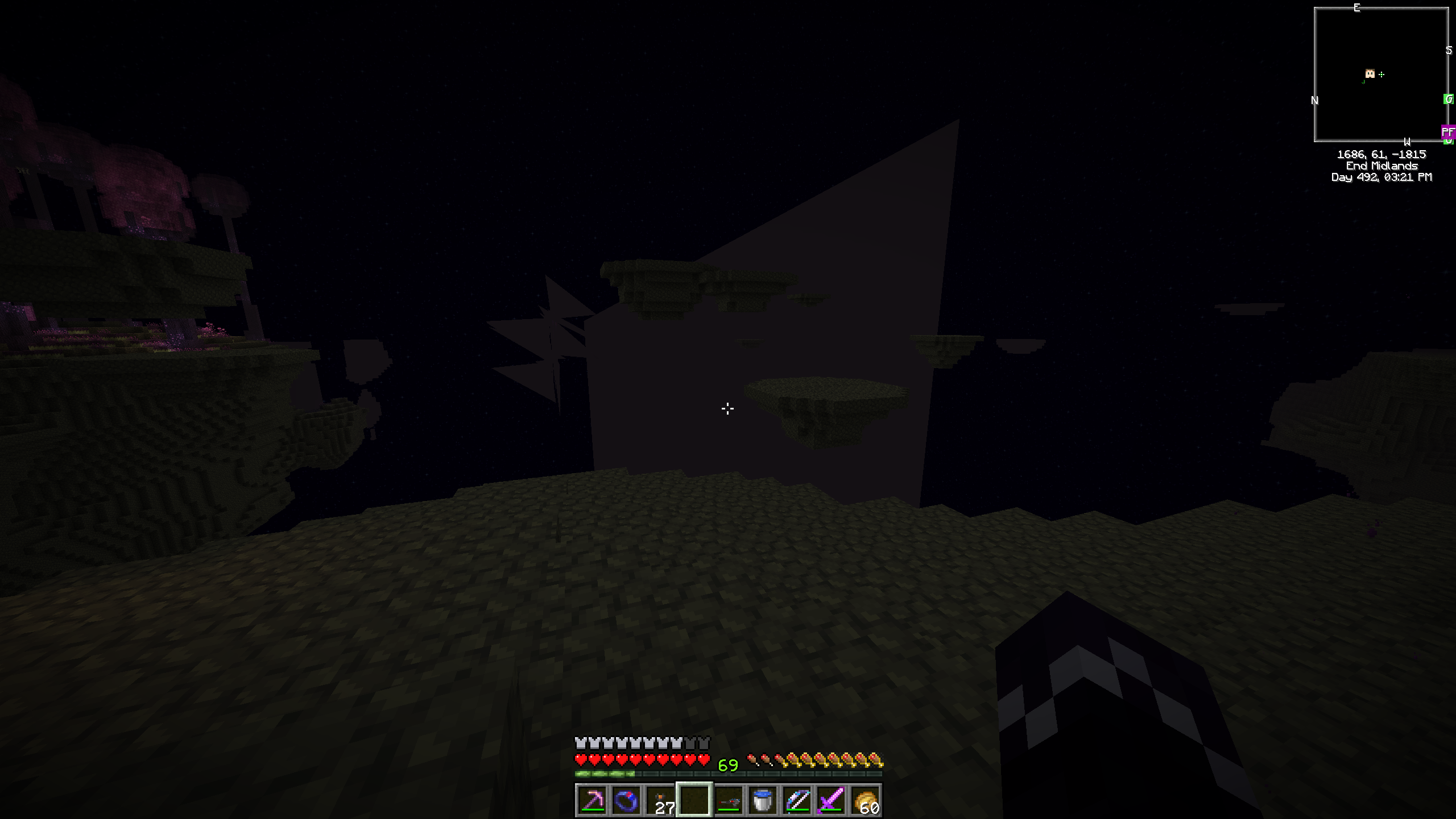Click the player head on the minimap
This screenshot has width=1456, height=819.
[1370, 74]
